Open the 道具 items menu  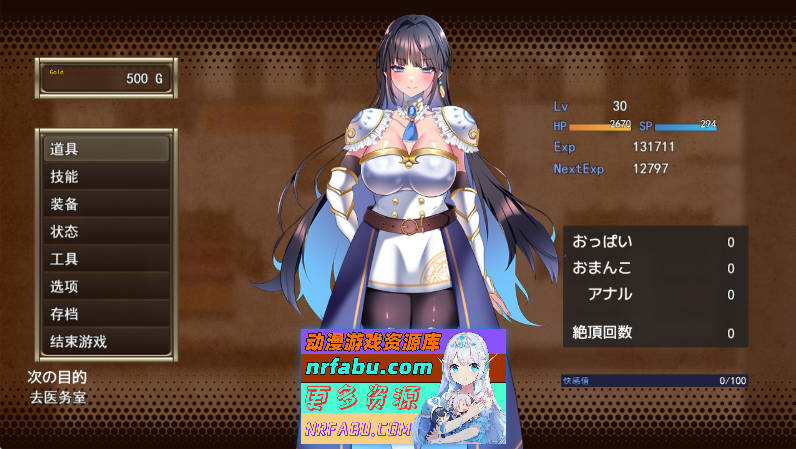[105, 149]
